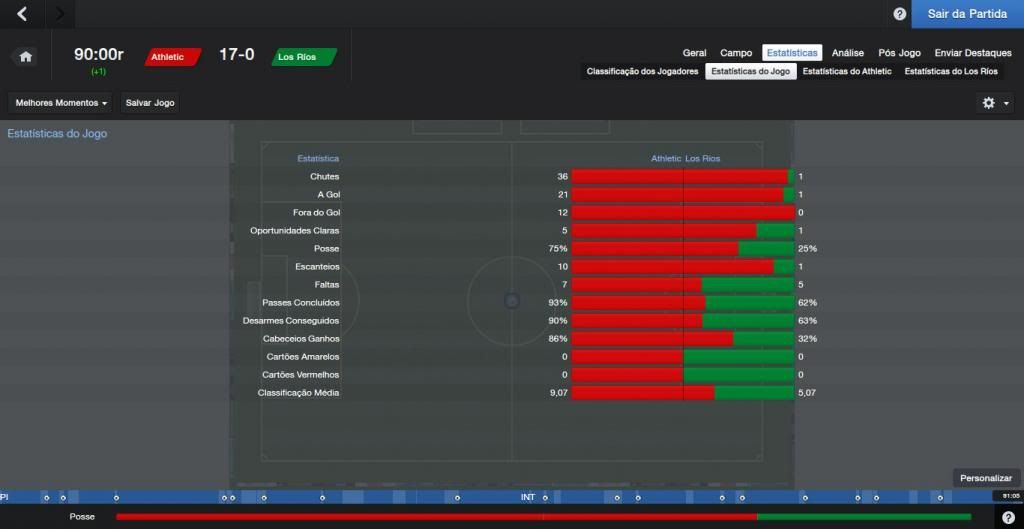Select the Estatísticas do Jogo subtab
Viewport: 1024px width, 529px height.
point(751,72)
